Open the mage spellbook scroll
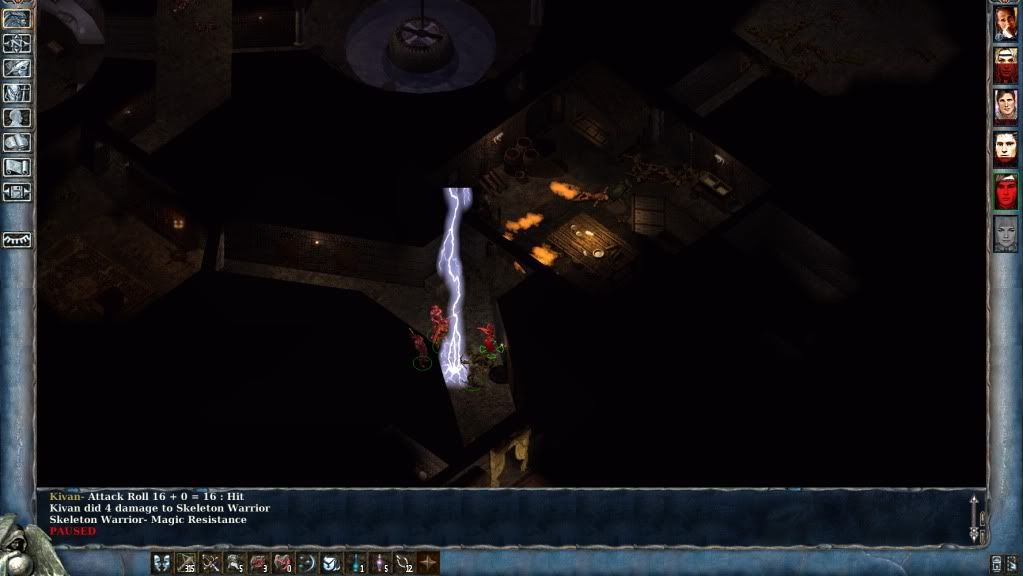The image size is (1023, 576). (x=17, y=143)
